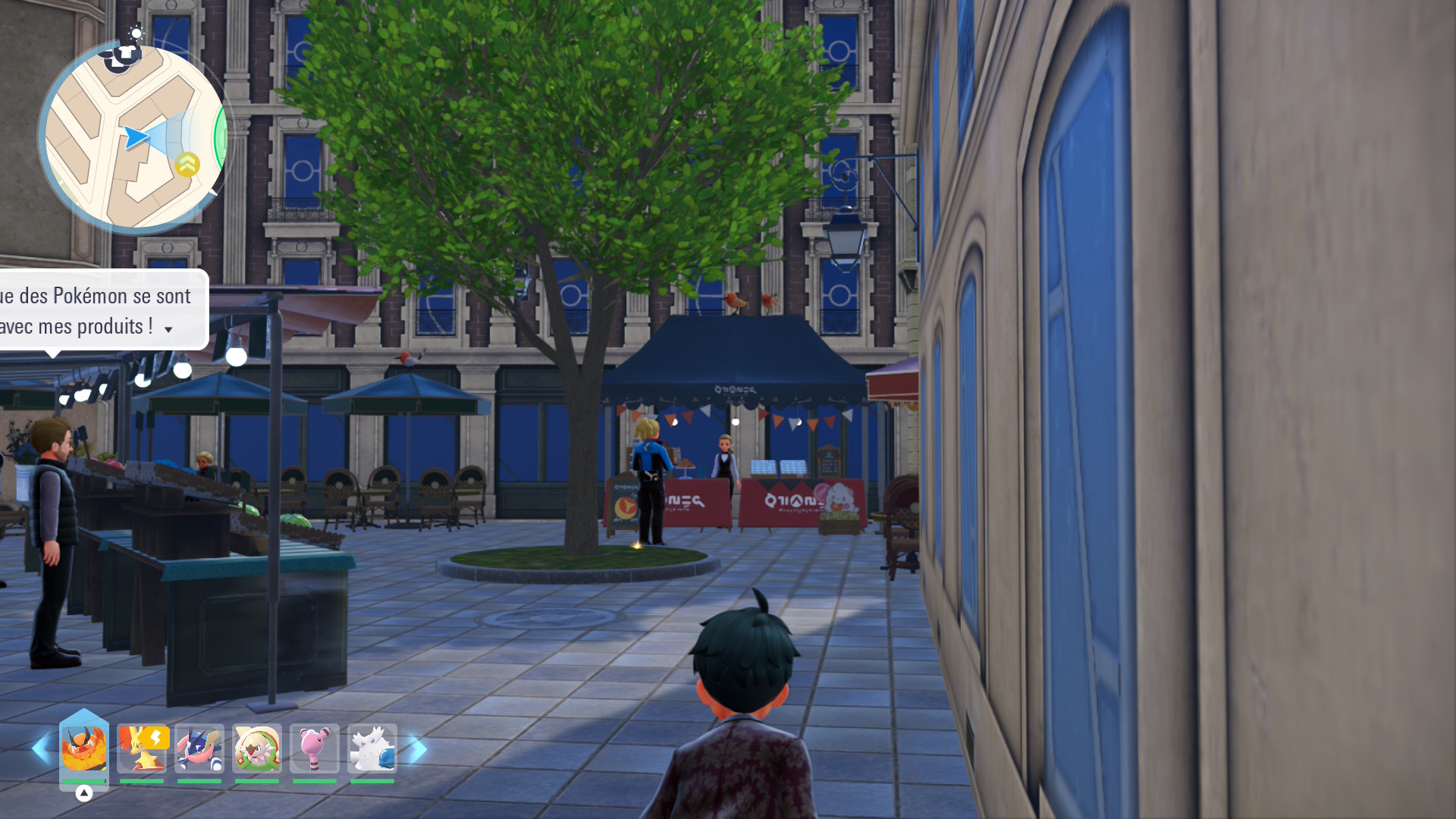The height and width of the screenshot is (819, 1456).
Task: Click the left arrow beside the party bar
Action: click(x=41, y=749)
